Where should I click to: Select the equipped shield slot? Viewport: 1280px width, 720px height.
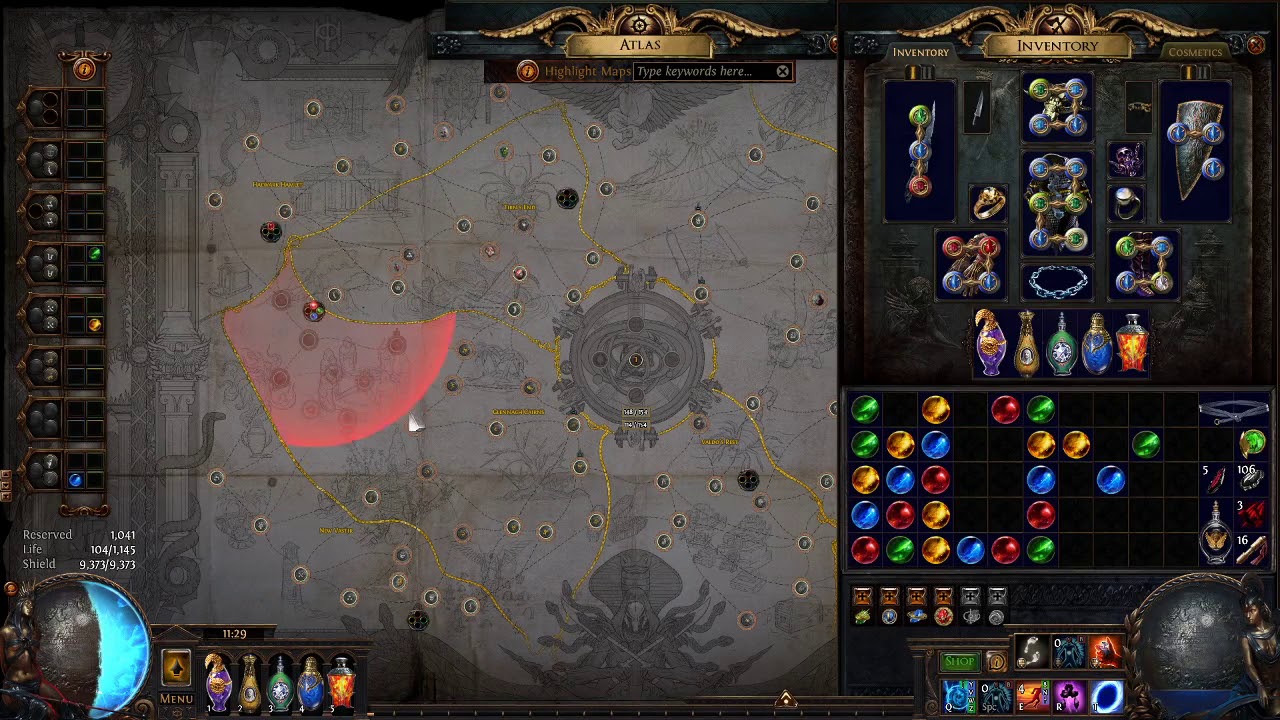1195,148
